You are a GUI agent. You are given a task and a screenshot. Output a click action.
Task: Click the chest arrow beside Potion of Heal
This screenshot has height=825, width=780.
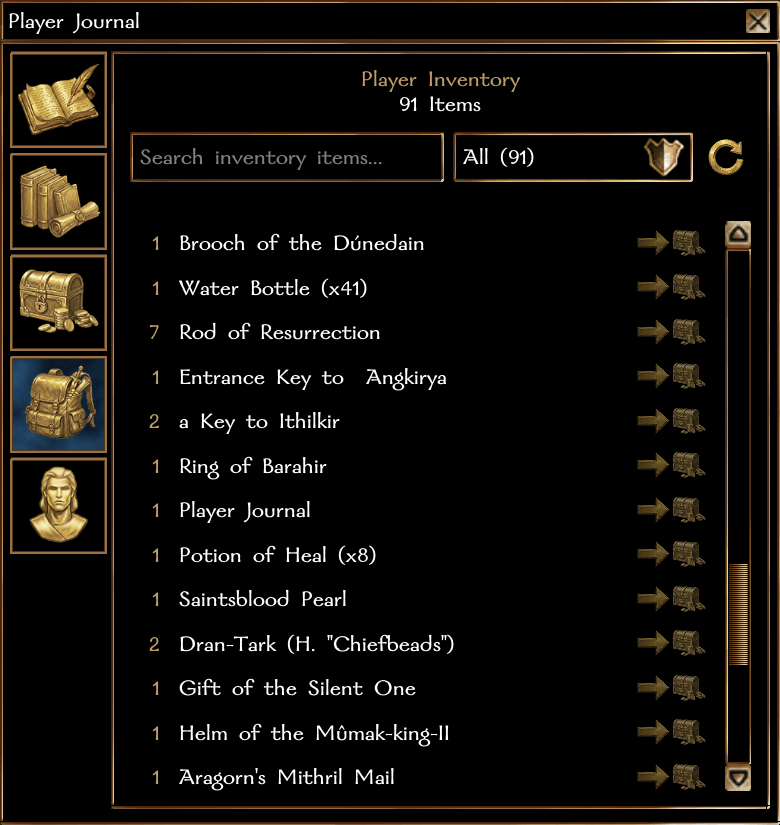[672, 555]
